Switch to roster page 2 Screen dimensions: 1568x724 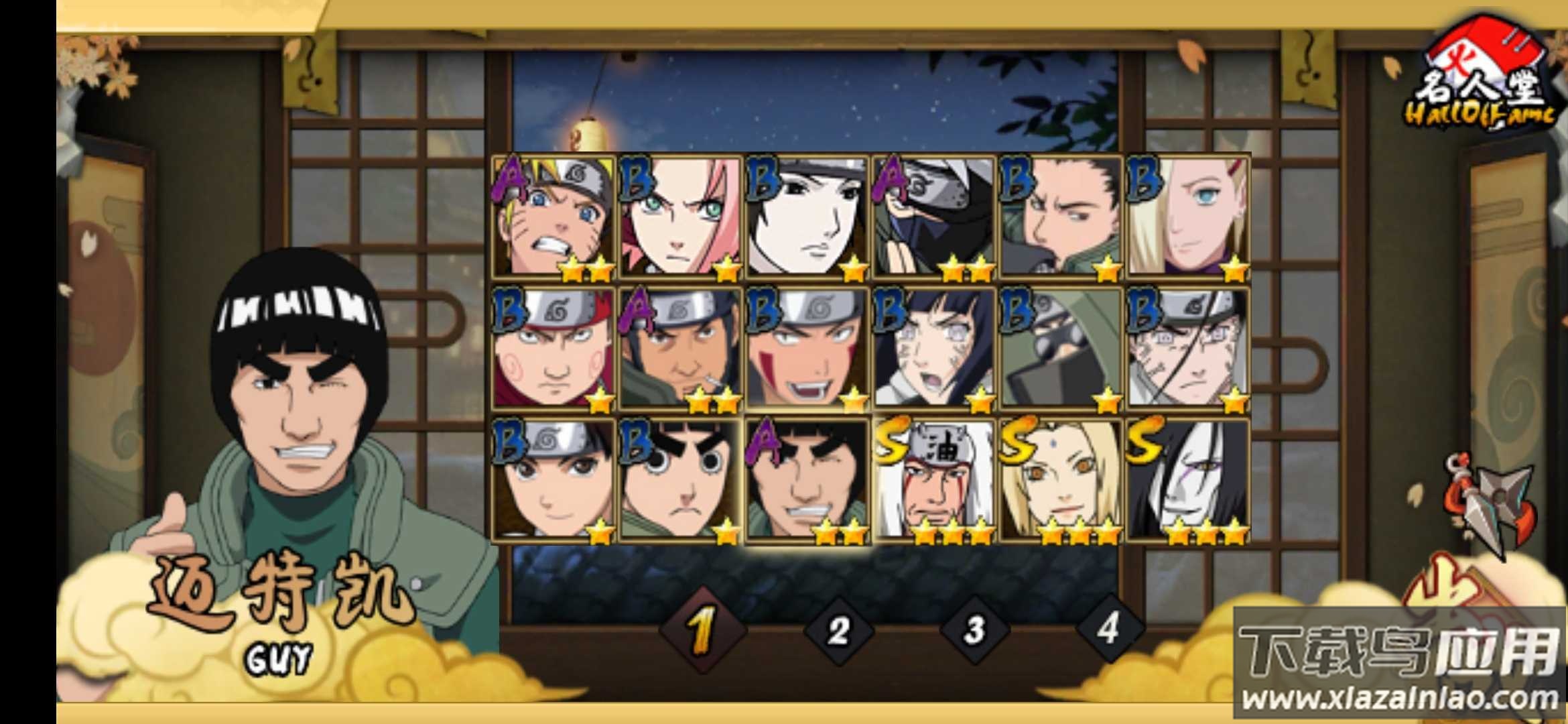click(838, 631)
